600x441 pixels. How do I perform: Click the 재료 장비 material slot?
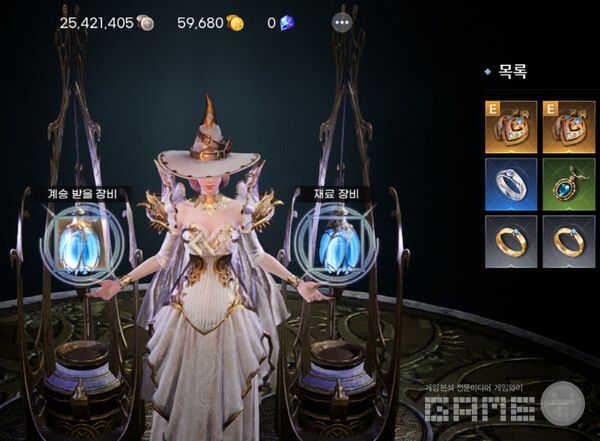point(335,243)
